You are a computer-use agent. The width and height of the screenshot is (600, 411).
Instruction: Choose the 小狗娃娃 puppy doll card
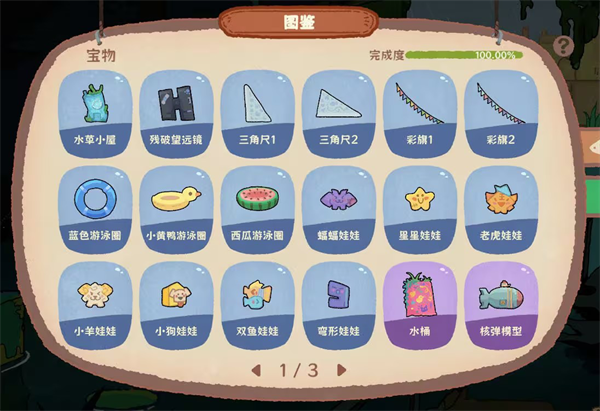(x=176, y=302)
